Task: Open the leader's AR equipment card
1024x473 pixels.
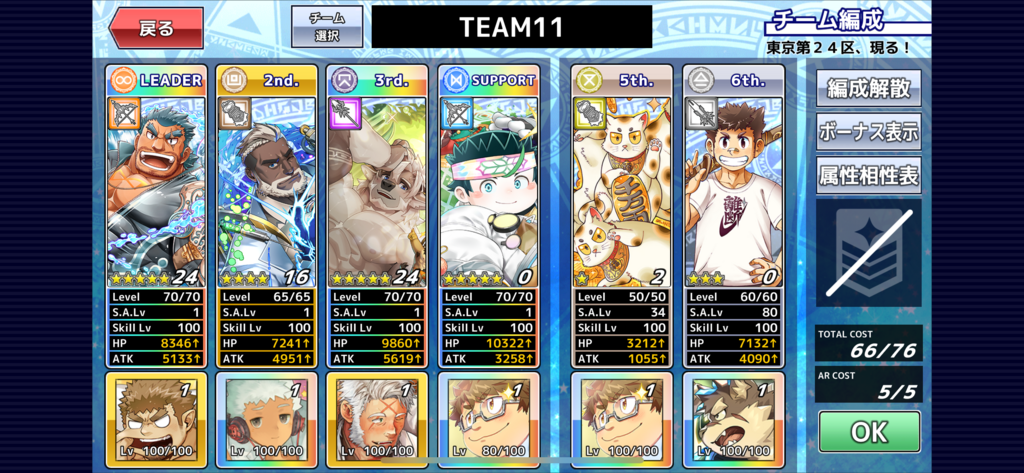Action: (x=155, y=419)
